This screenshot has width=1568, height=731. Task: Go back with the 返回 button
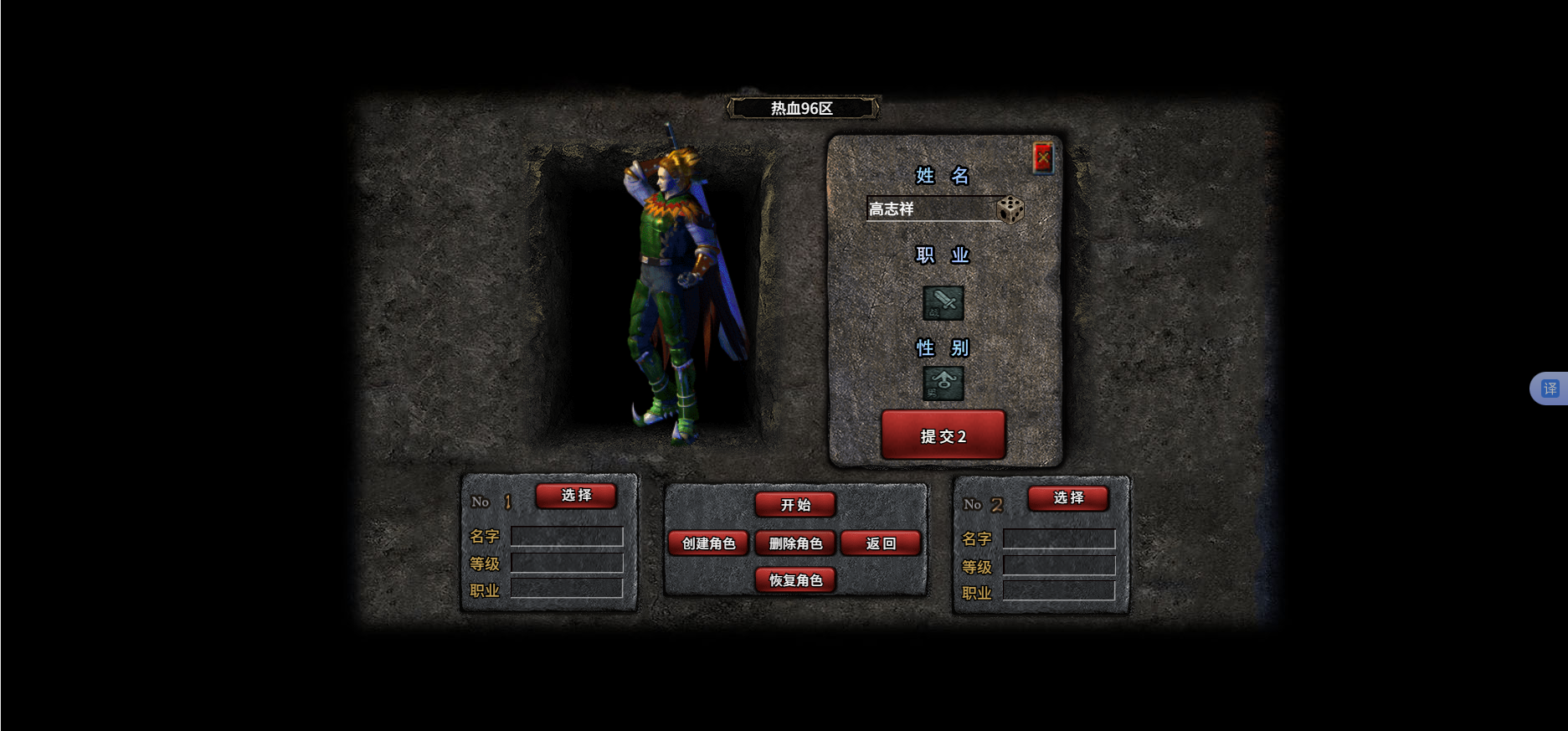881,543
